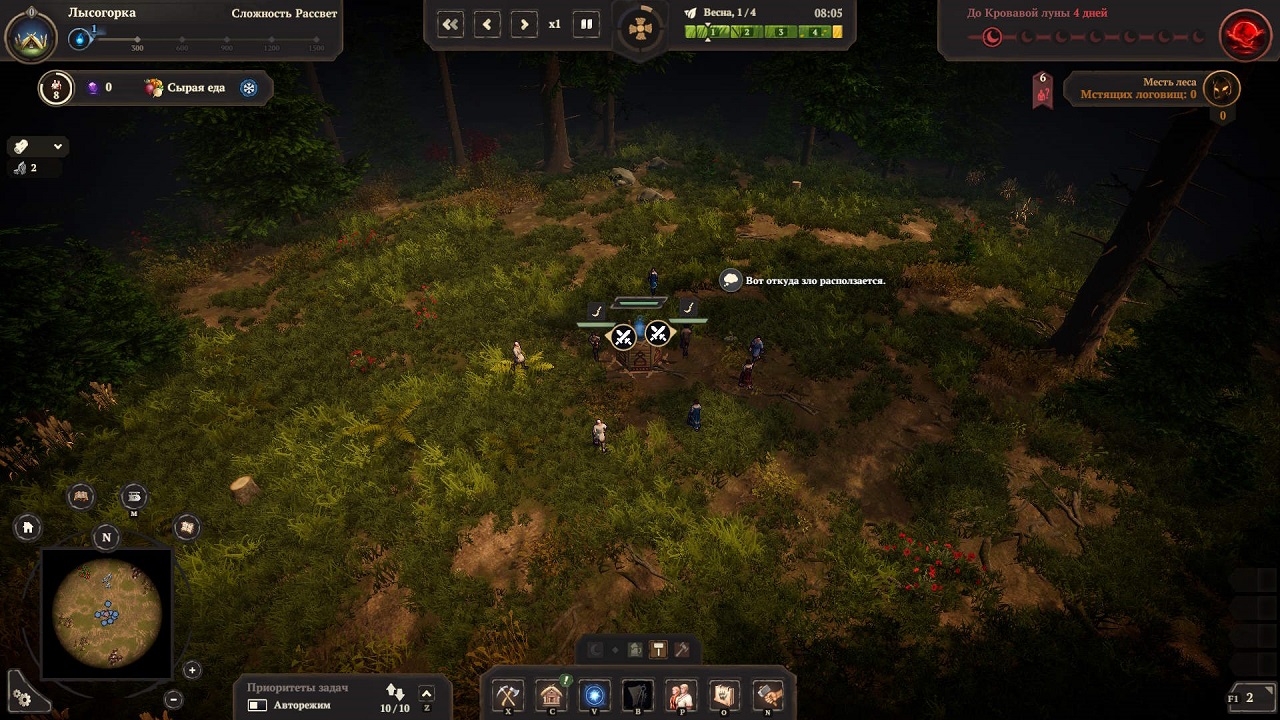Screen dimensions: 1280x720
Task: Open the Месть леса forest spirit icon
Action: click(x=1221, y=89)
